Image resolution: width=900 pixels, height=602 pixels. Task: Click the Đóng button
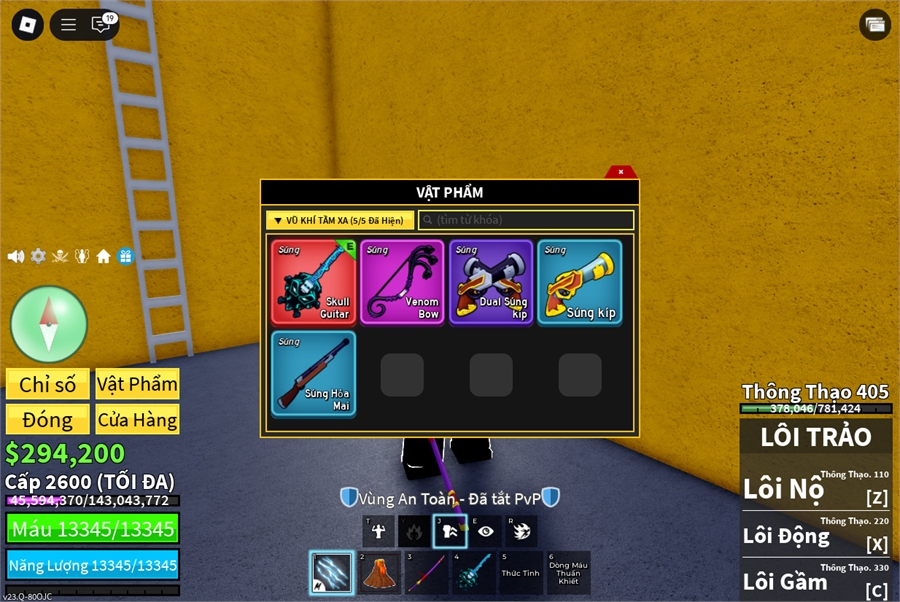click(48, 419)
